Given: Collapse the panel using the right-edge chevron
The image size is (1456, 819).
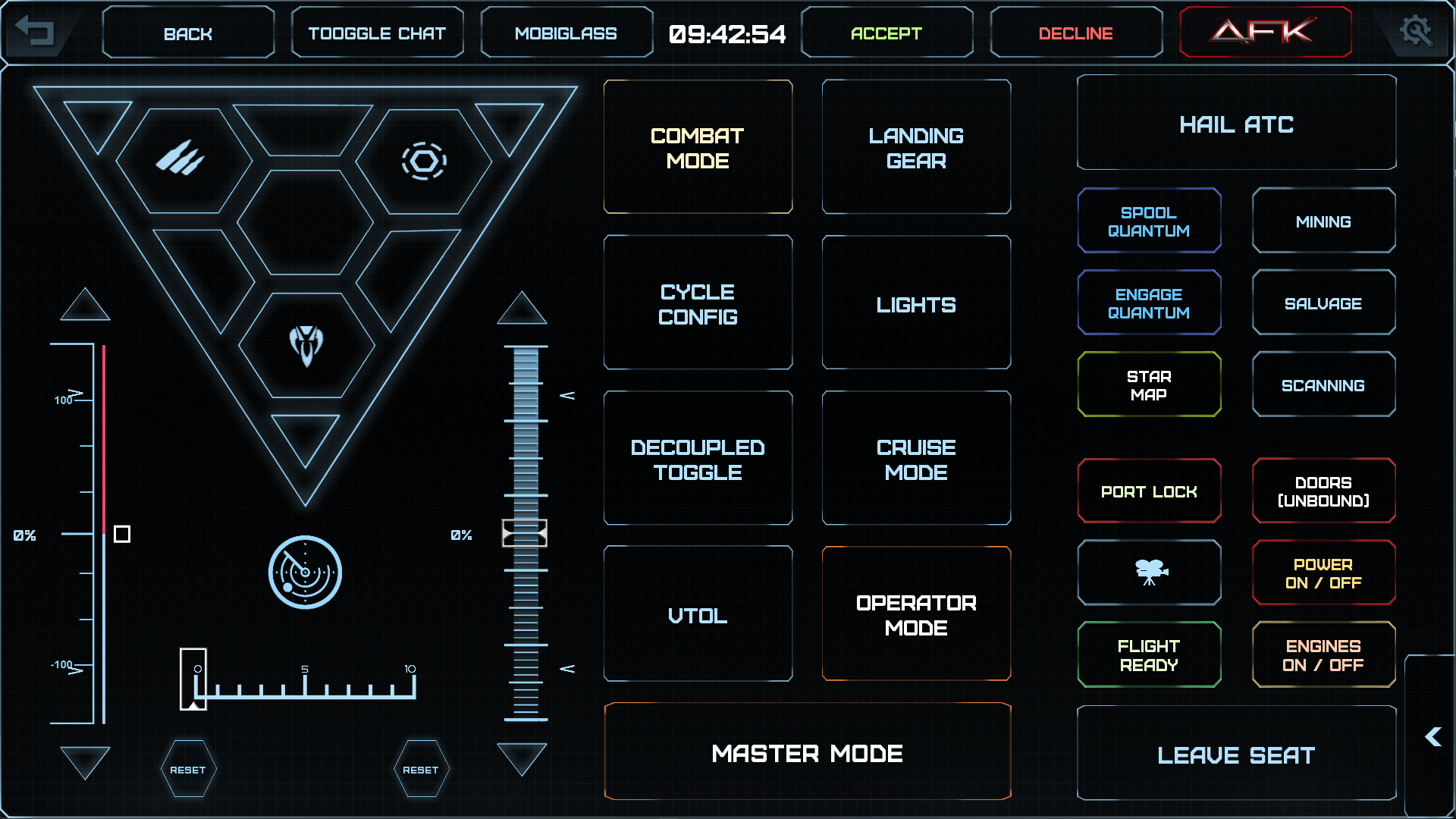Looking at the screenshot, I should (x=1433, y=736).
